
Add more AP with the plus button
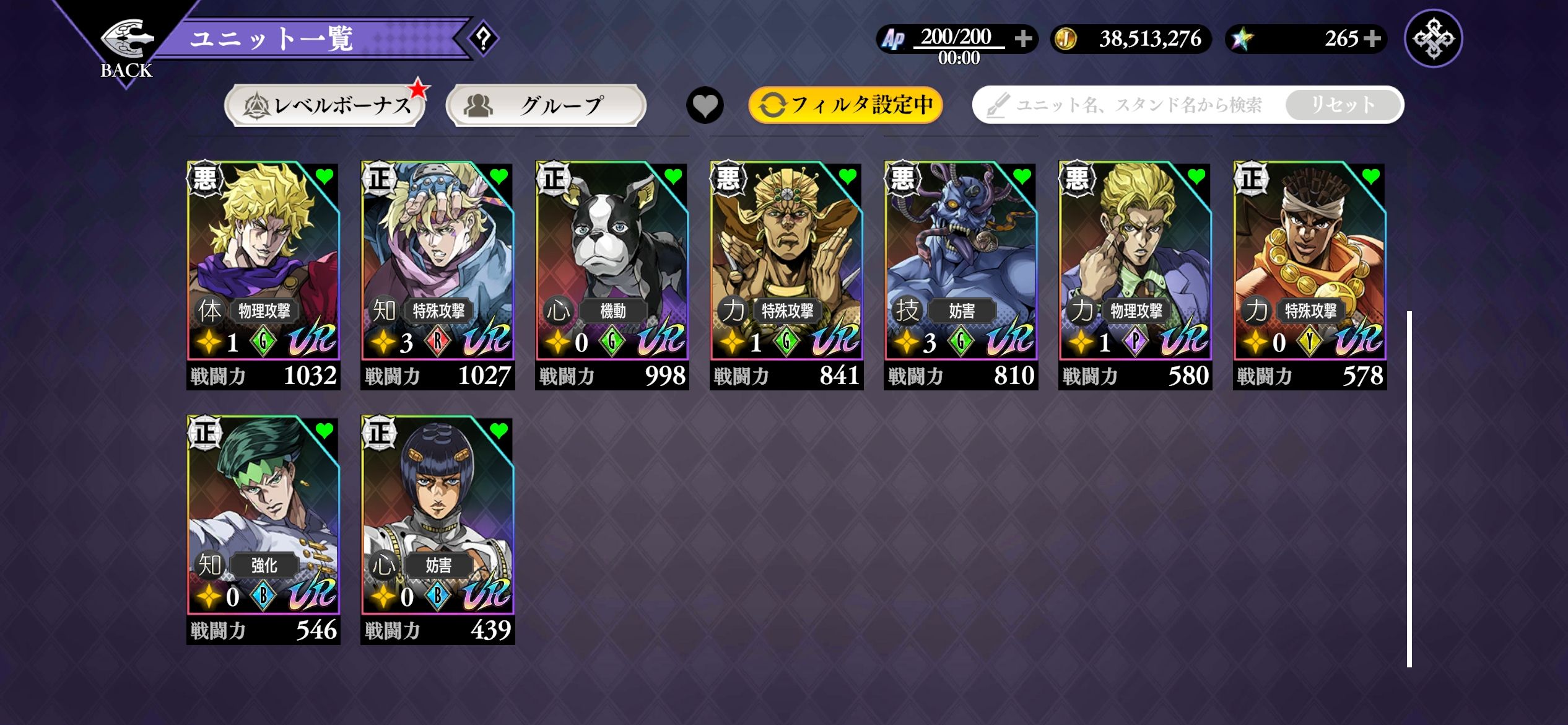coord(1023,38)
